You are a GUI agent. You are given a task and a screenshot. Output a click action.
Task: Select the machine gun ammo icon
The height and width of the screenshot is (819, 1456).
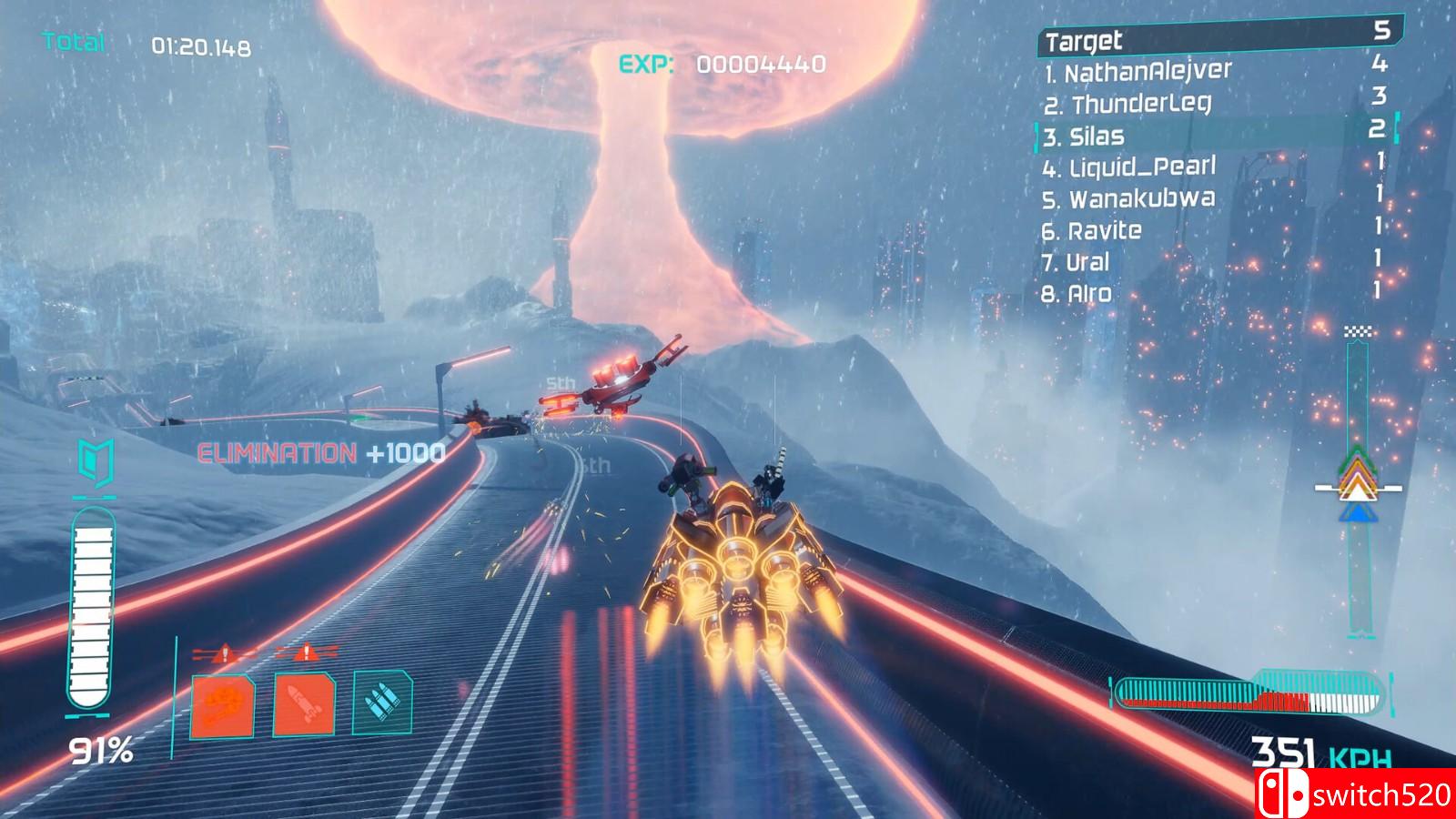382,705
